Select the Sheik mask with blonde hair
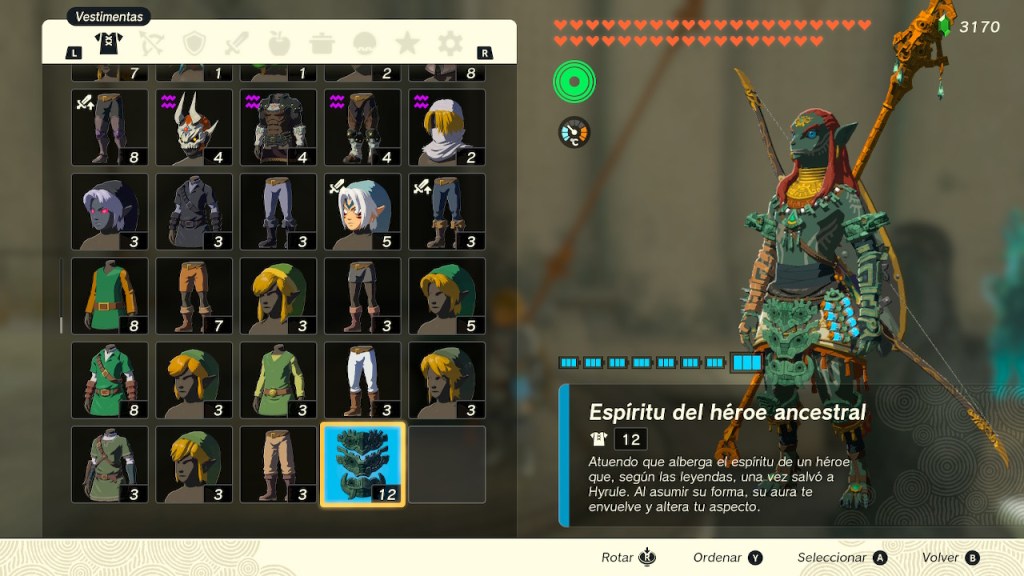This screenshot has width=1024, height=576. click(x=447, y=127)
